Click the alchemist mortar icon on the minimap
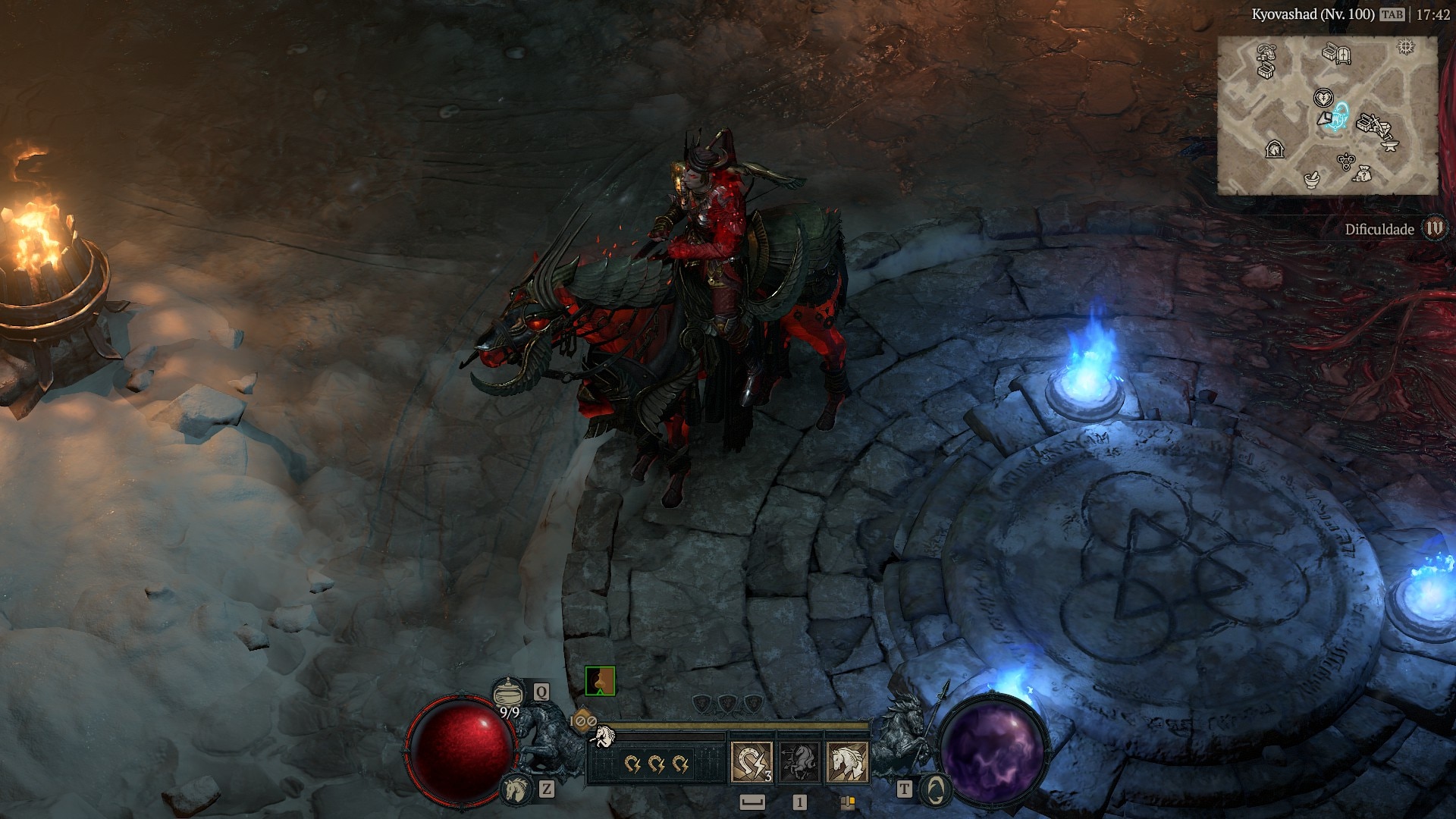 click(x=1311, y=181)
